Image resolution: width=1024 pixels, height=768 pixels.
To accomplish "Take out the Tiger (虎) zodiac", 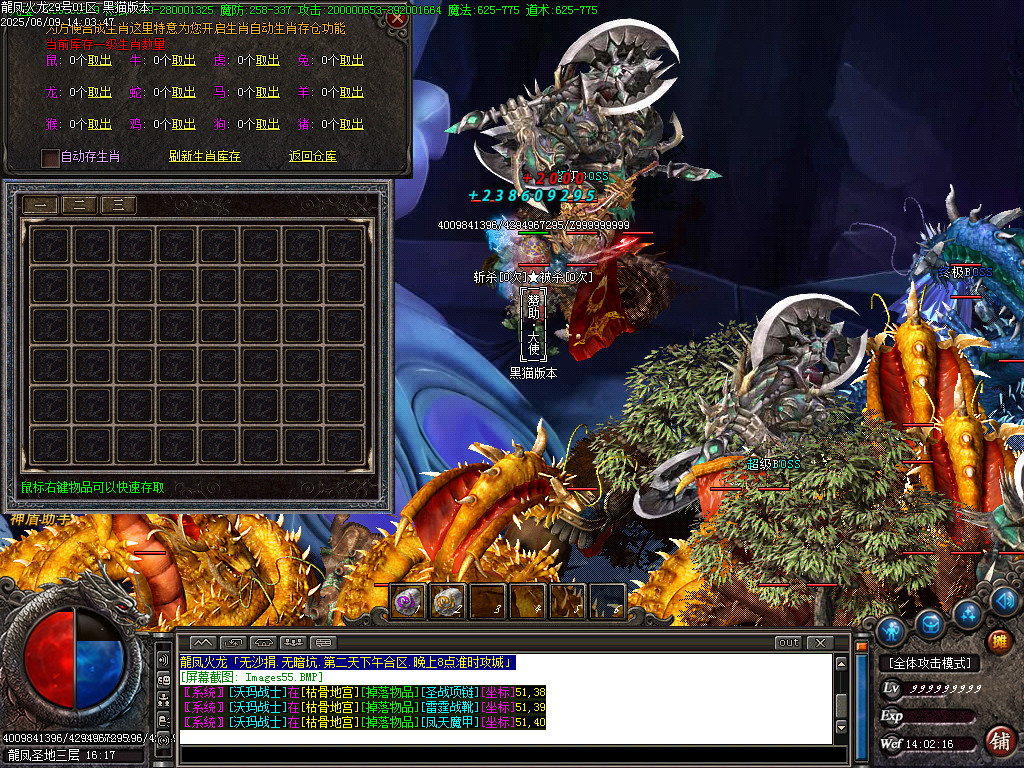I will point(267,61).
